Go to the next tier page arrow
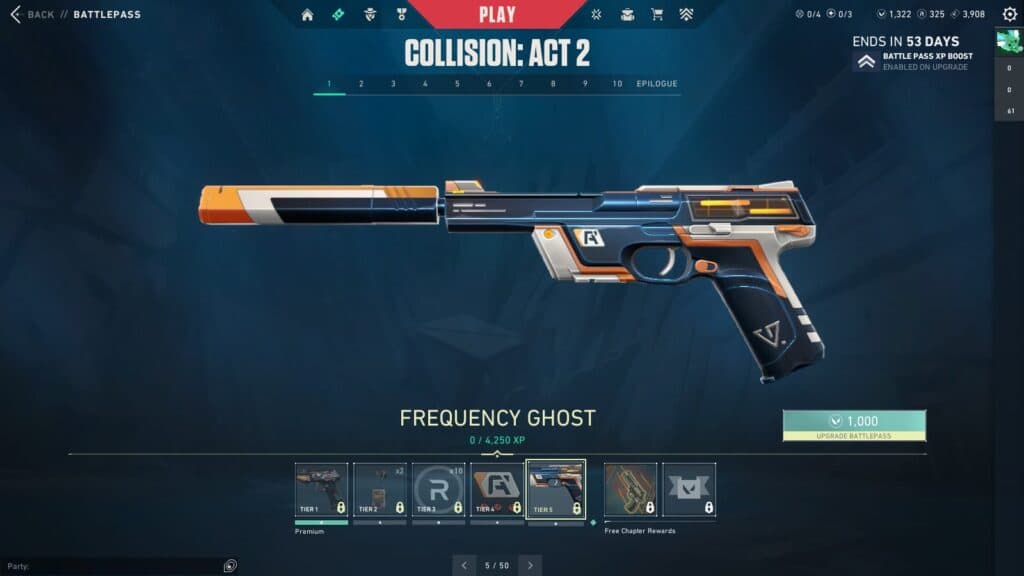Screen dimensions: 1024x576 coord(530,565)
